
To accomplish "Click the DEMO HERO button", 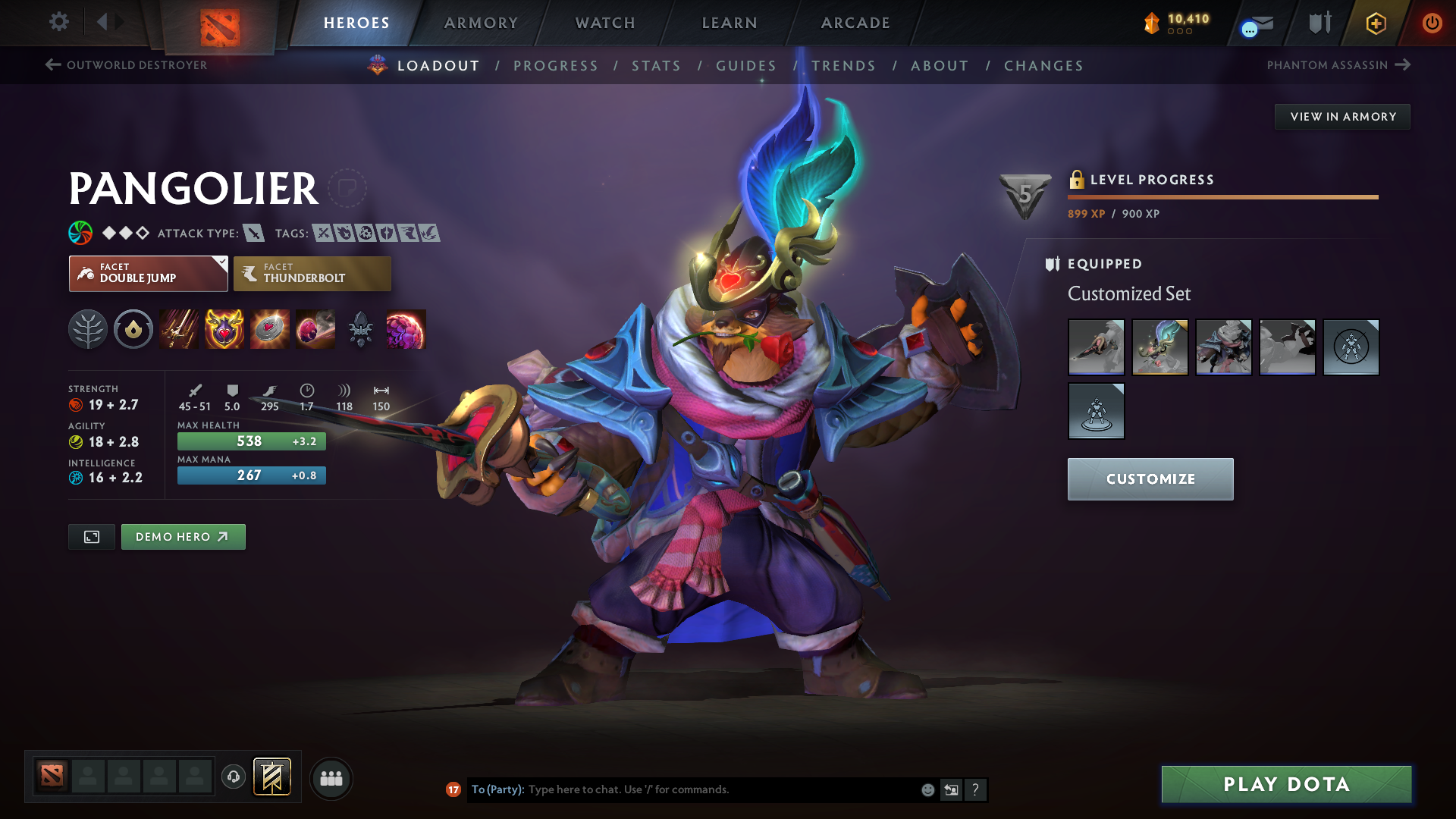I will pos(183,536).
